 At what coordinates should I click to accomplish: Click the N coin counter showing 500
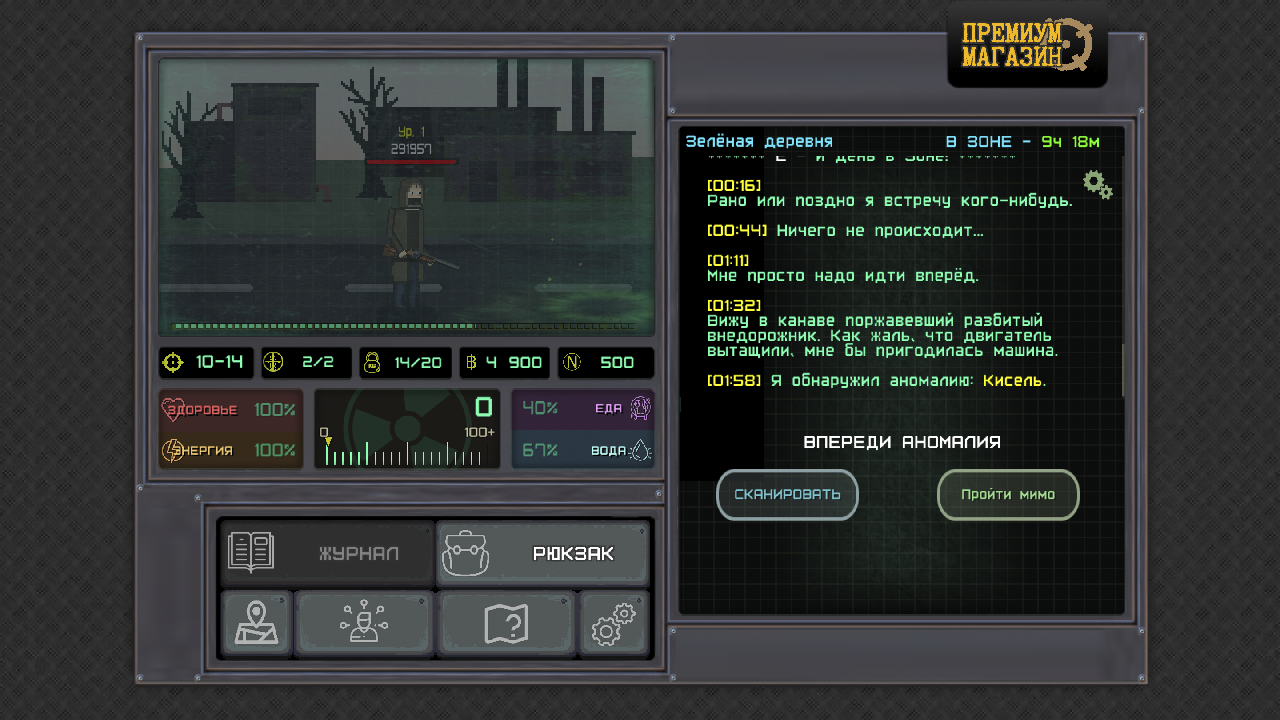coord(606,362)
